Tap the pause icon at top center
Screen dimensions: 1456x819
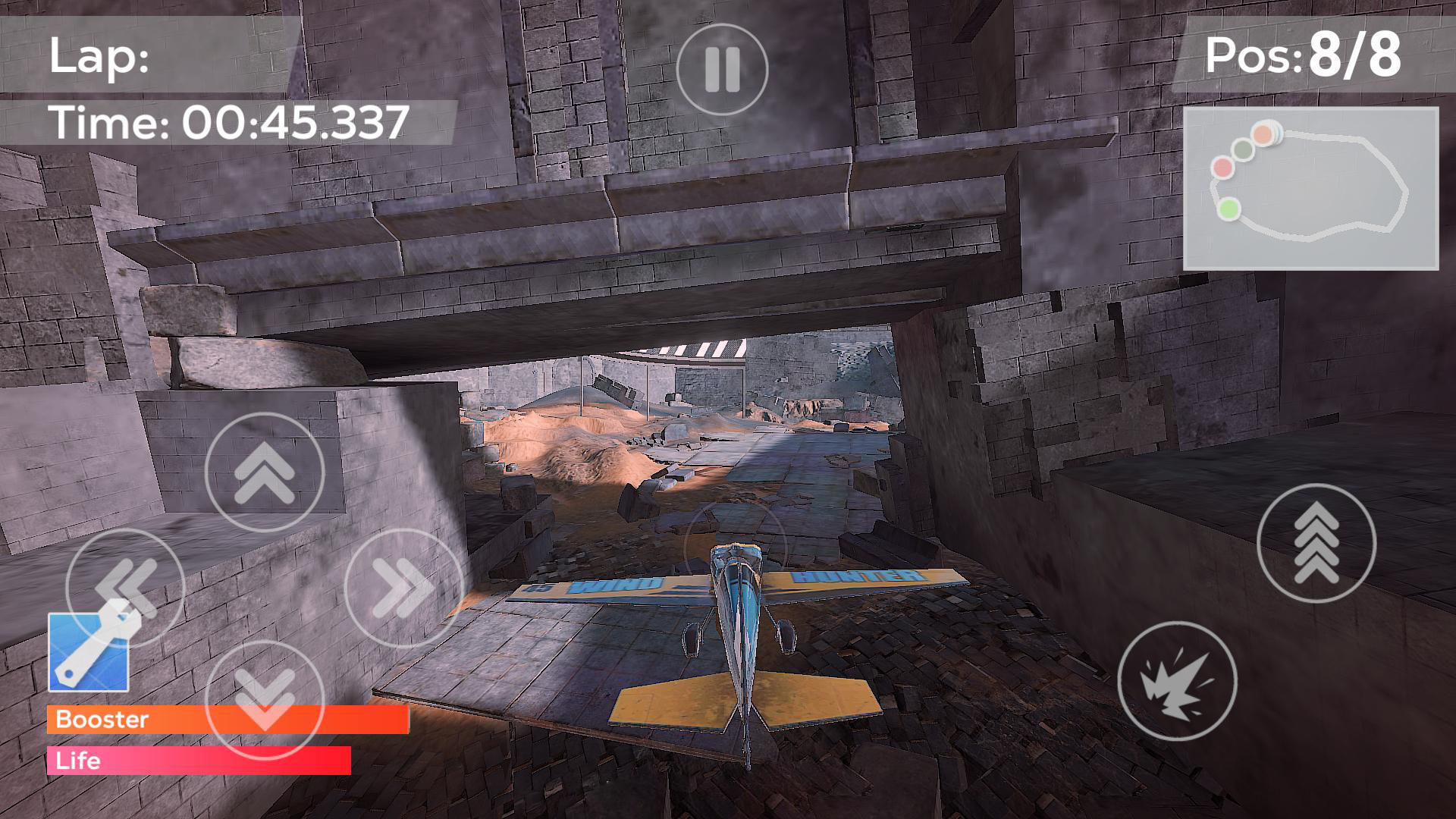pyautogui.click(x=722, y=67)
